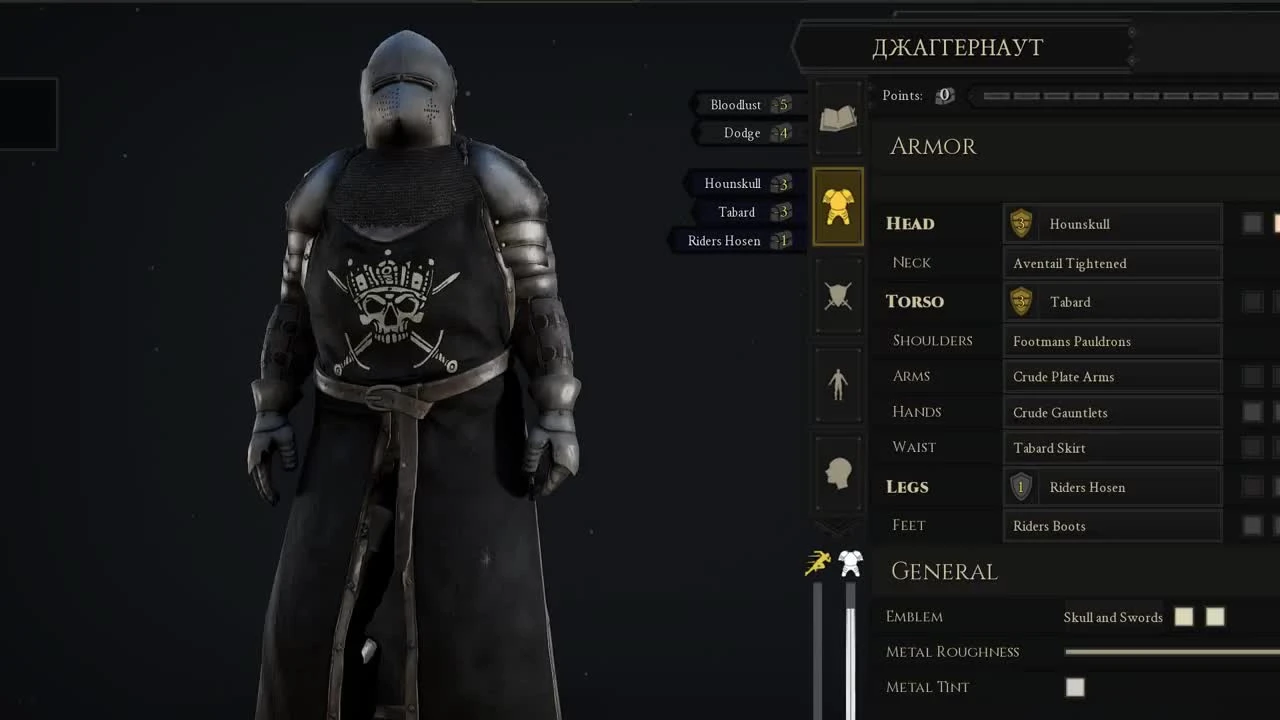This screenshot has width=1280, height=720.
Task: Select the golden armor chestplate tab icon
Action: point(838,206)
